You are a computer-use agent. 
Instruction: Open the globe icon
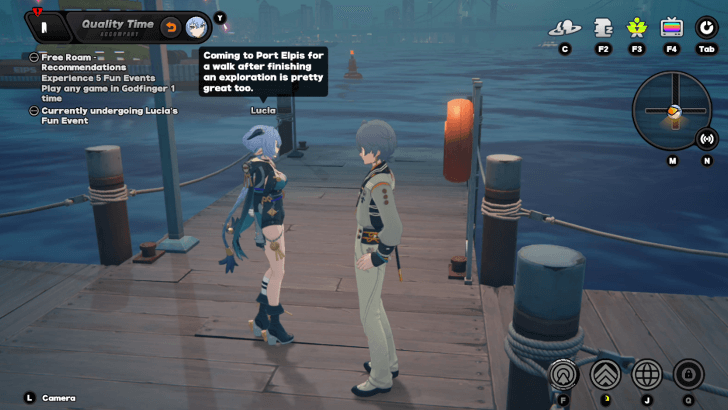(x=647, y=374)
